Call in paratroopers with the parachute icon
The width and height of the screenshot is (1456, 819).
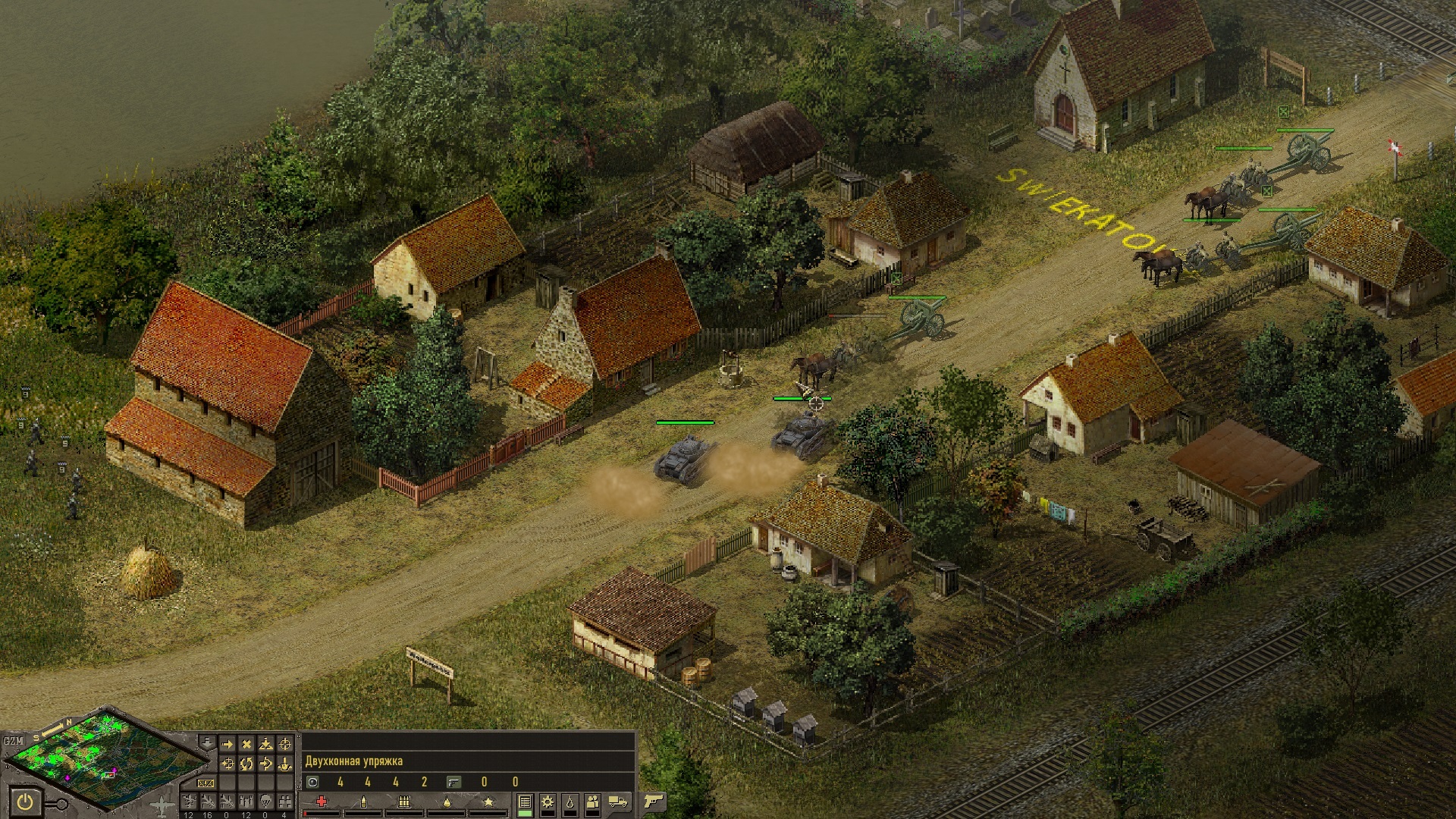click(265, 802)
